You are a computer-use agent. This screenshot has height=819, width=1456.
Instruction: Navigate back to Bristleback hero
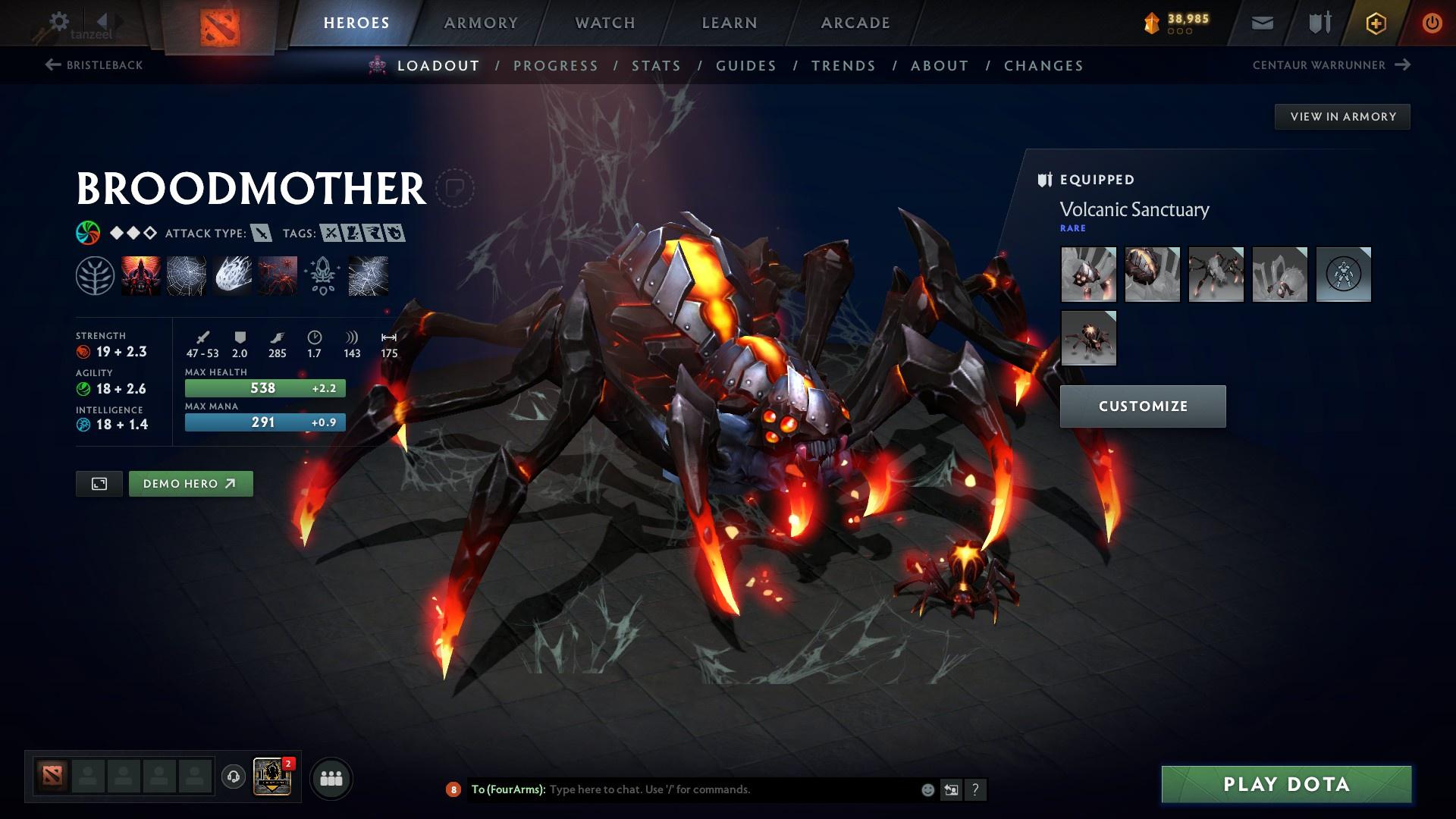[95, 65]
